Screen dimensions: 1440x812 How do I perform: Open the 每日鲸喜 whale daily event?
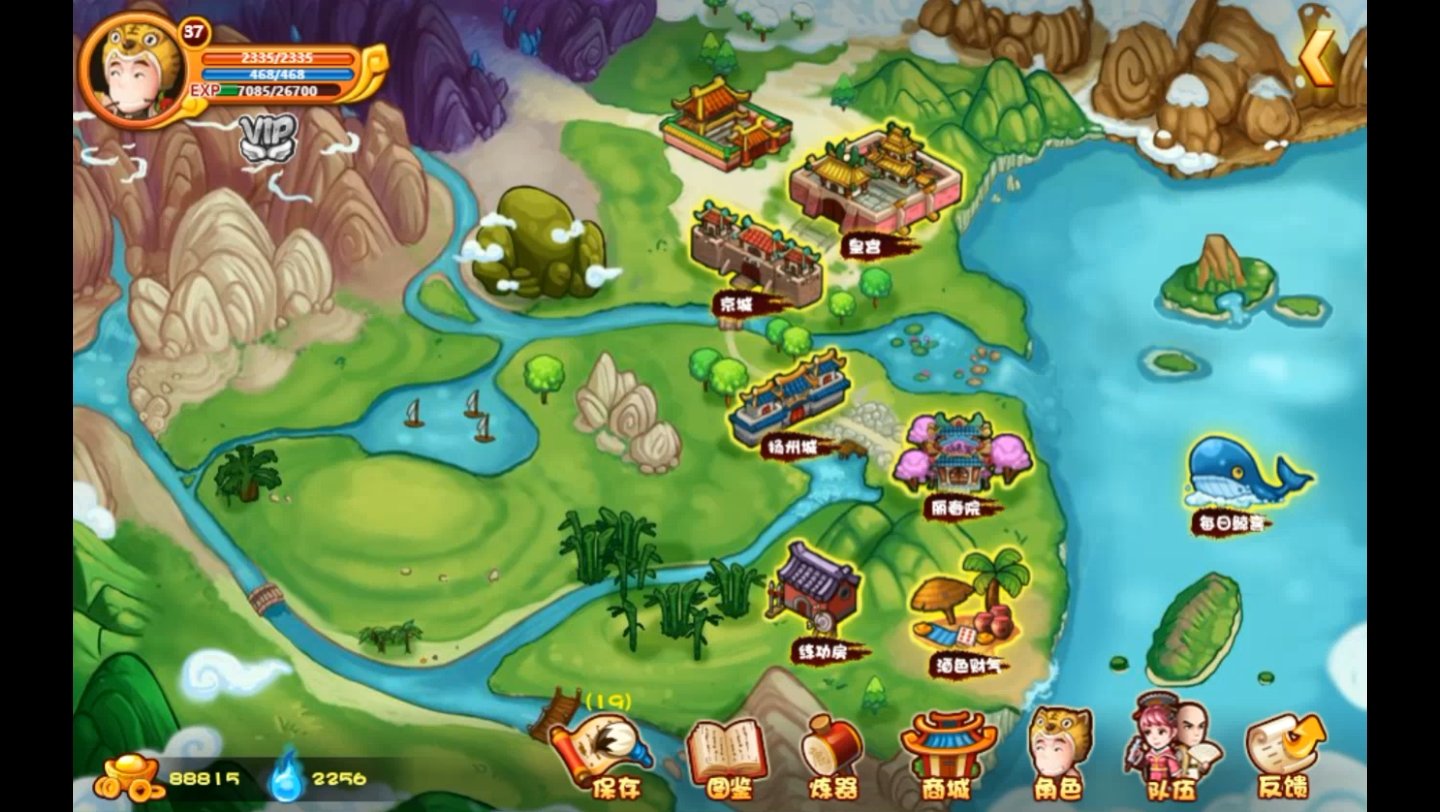point(1240,478)
